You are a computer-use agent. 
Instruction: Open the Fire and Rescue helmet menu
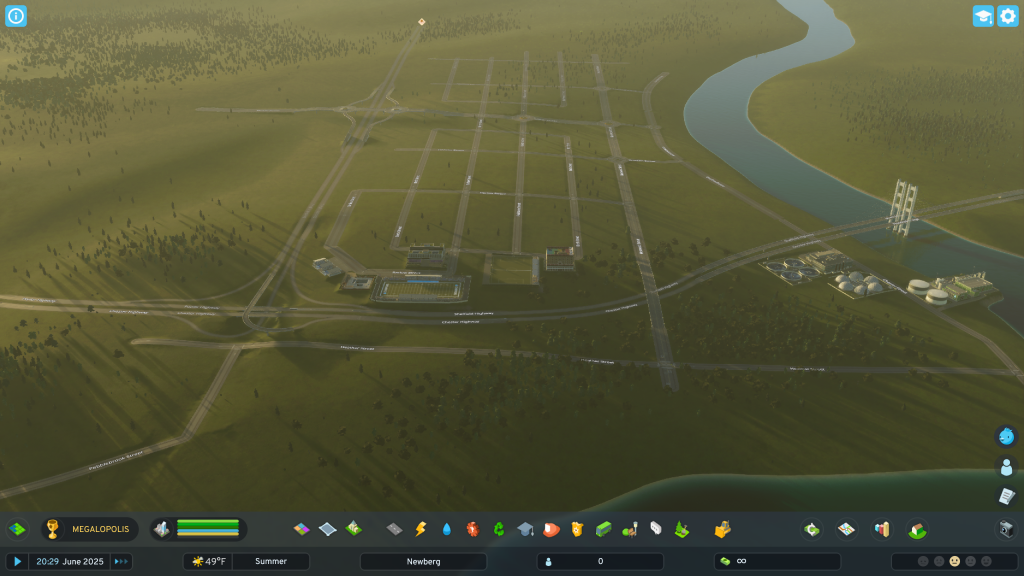tap(550, 529)
